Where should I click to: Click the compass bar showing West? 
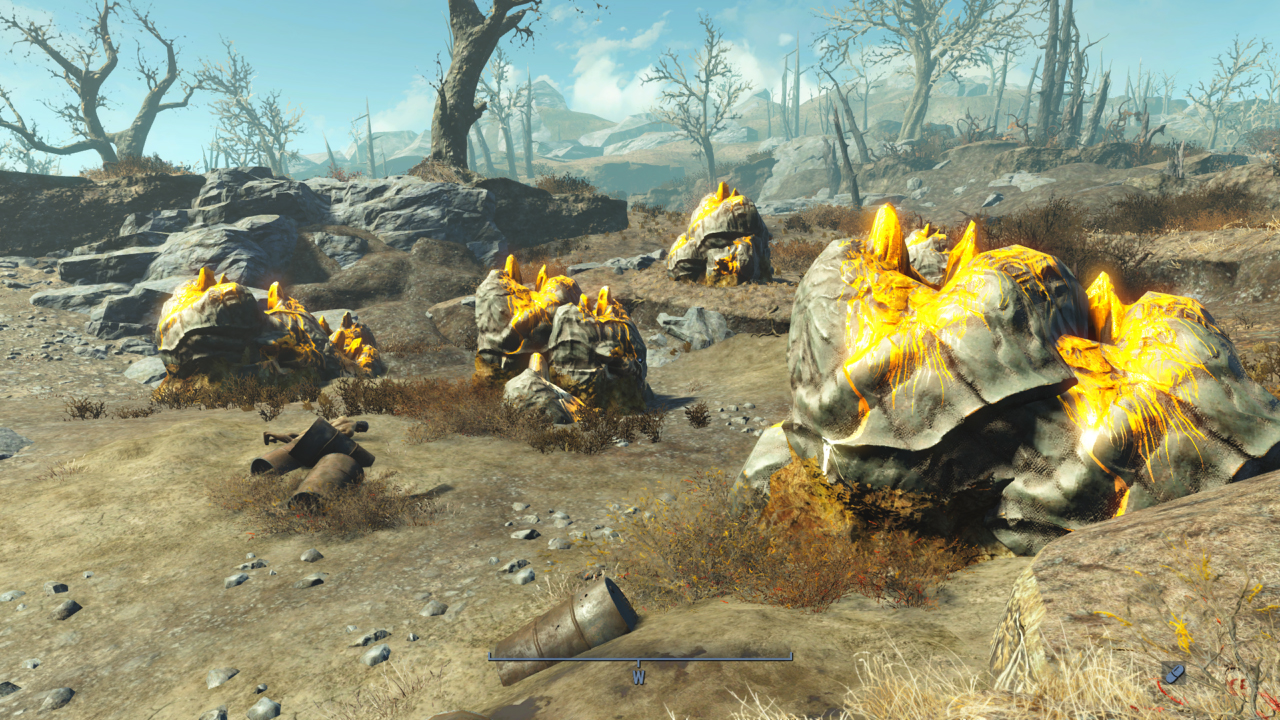click(640, 658)
